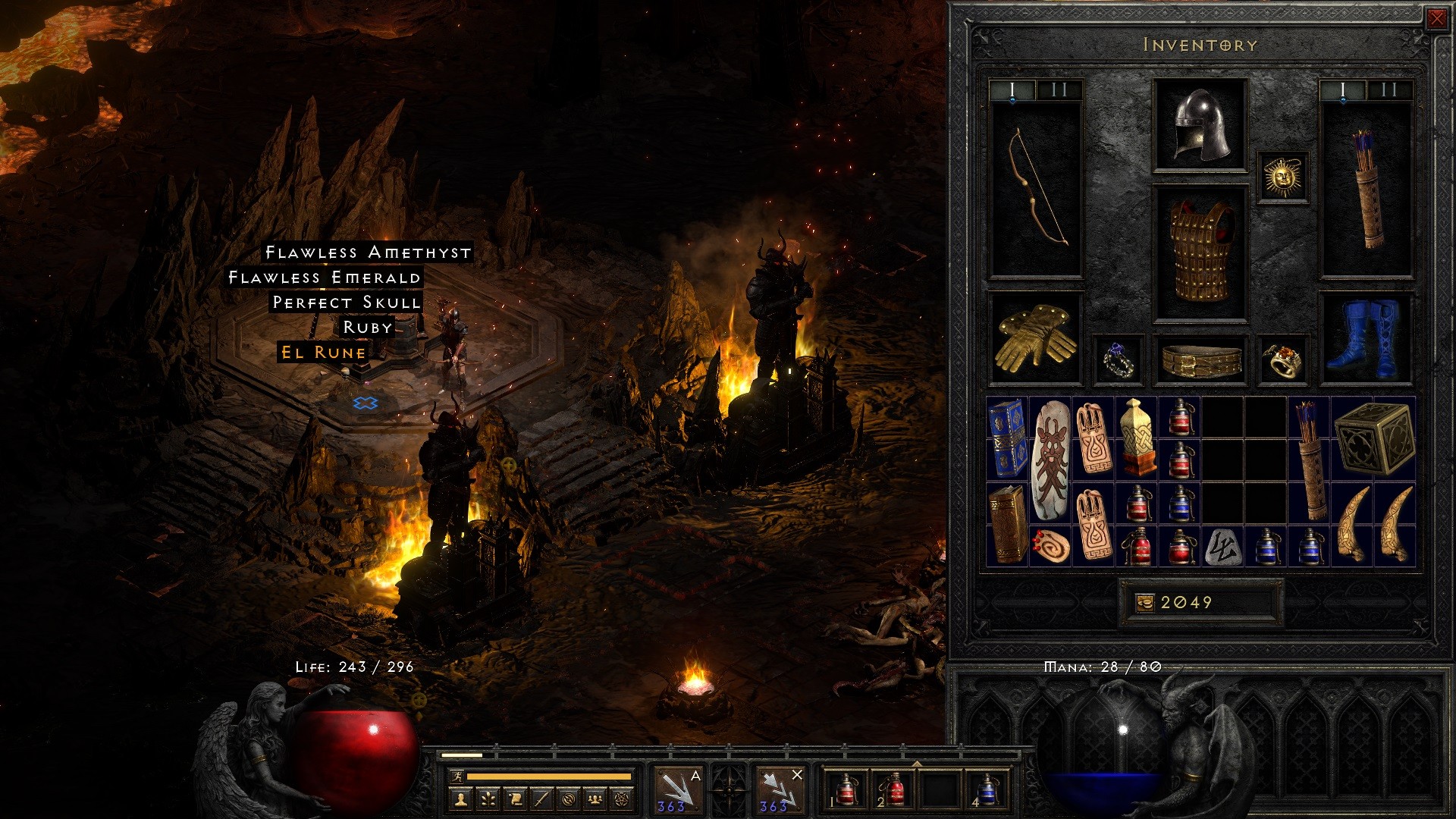
Task: Switch the left weapon set to tab II
Action: point(1059,92)
